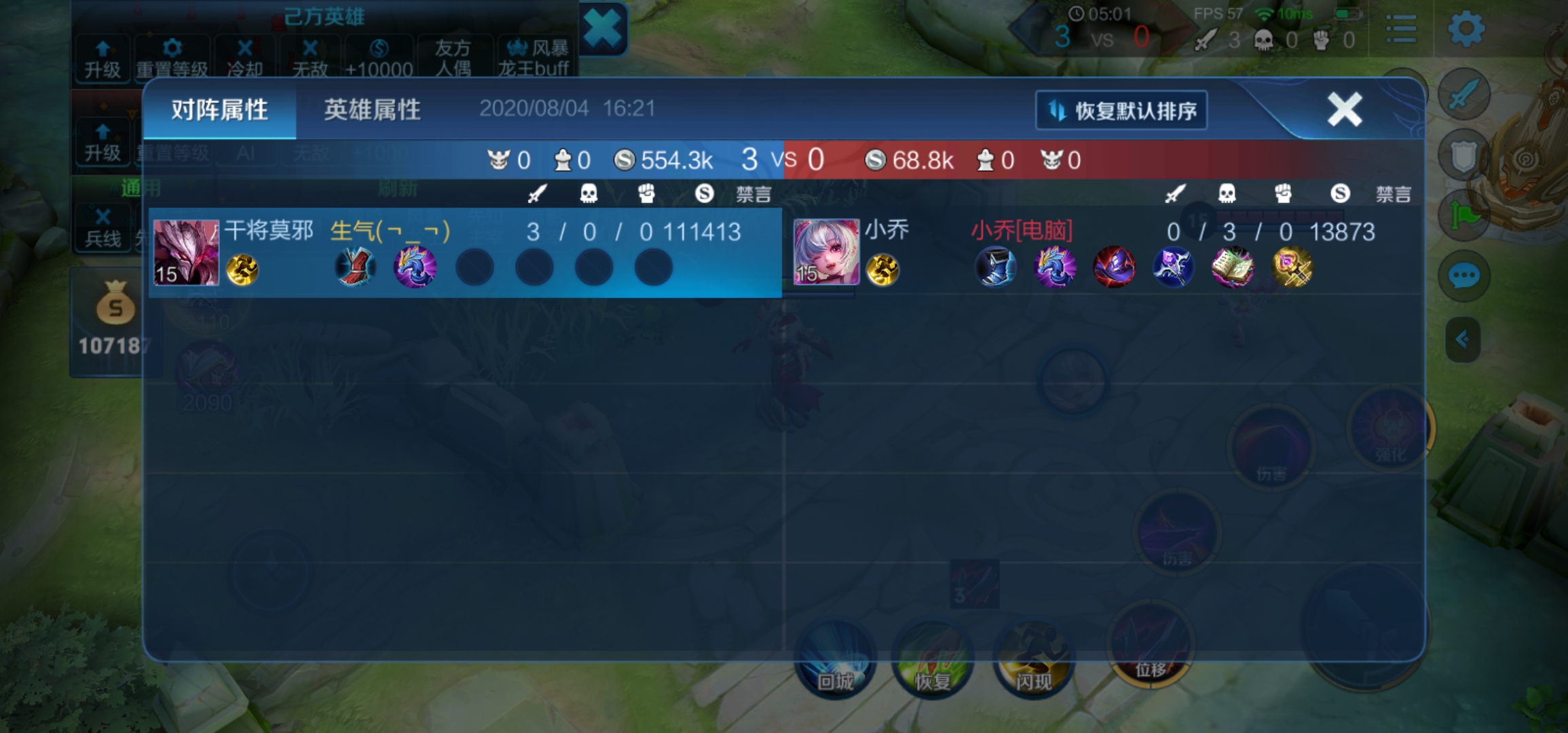Click 小乔's boots item icon

(x=995, y=268)
